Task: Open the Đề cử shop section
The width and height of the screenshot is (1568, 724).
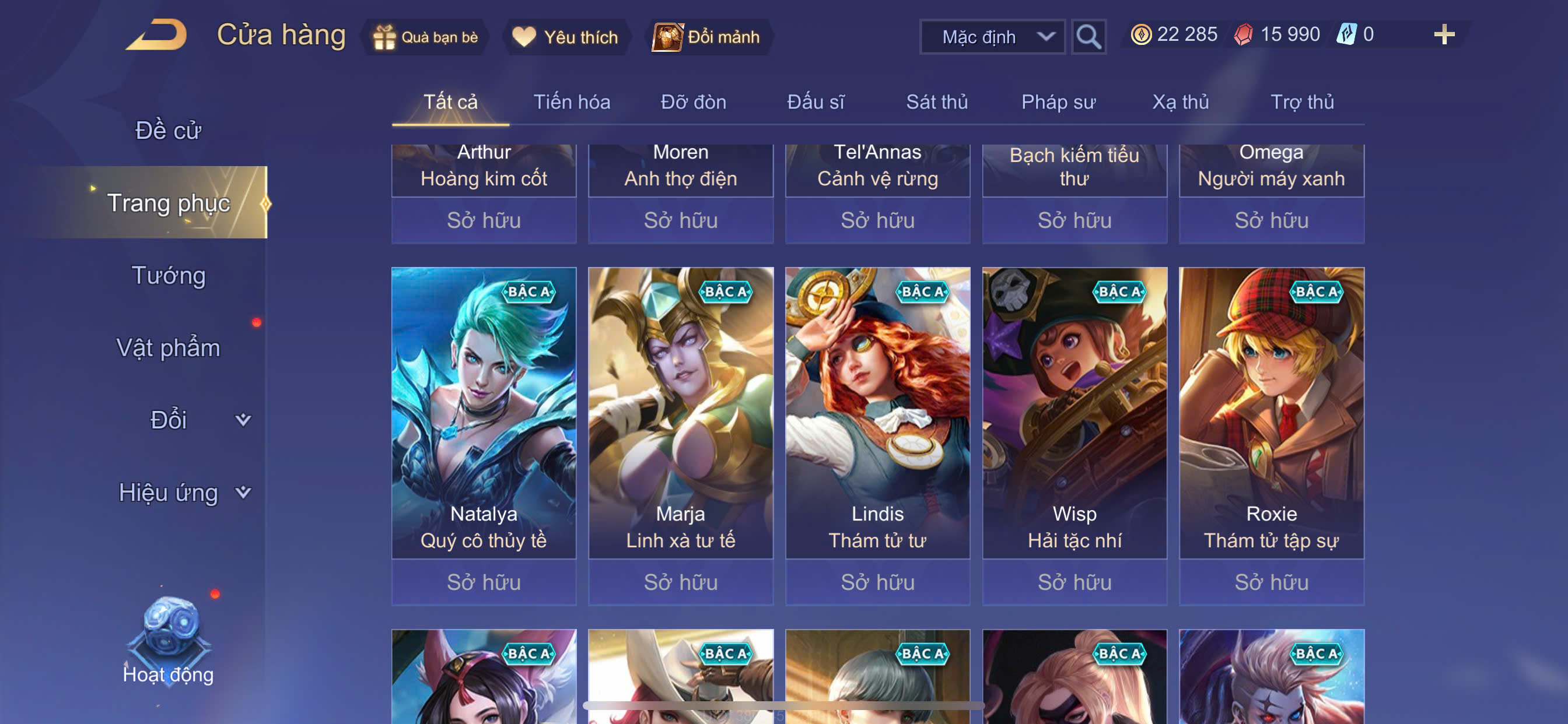Action: (168, 131)
